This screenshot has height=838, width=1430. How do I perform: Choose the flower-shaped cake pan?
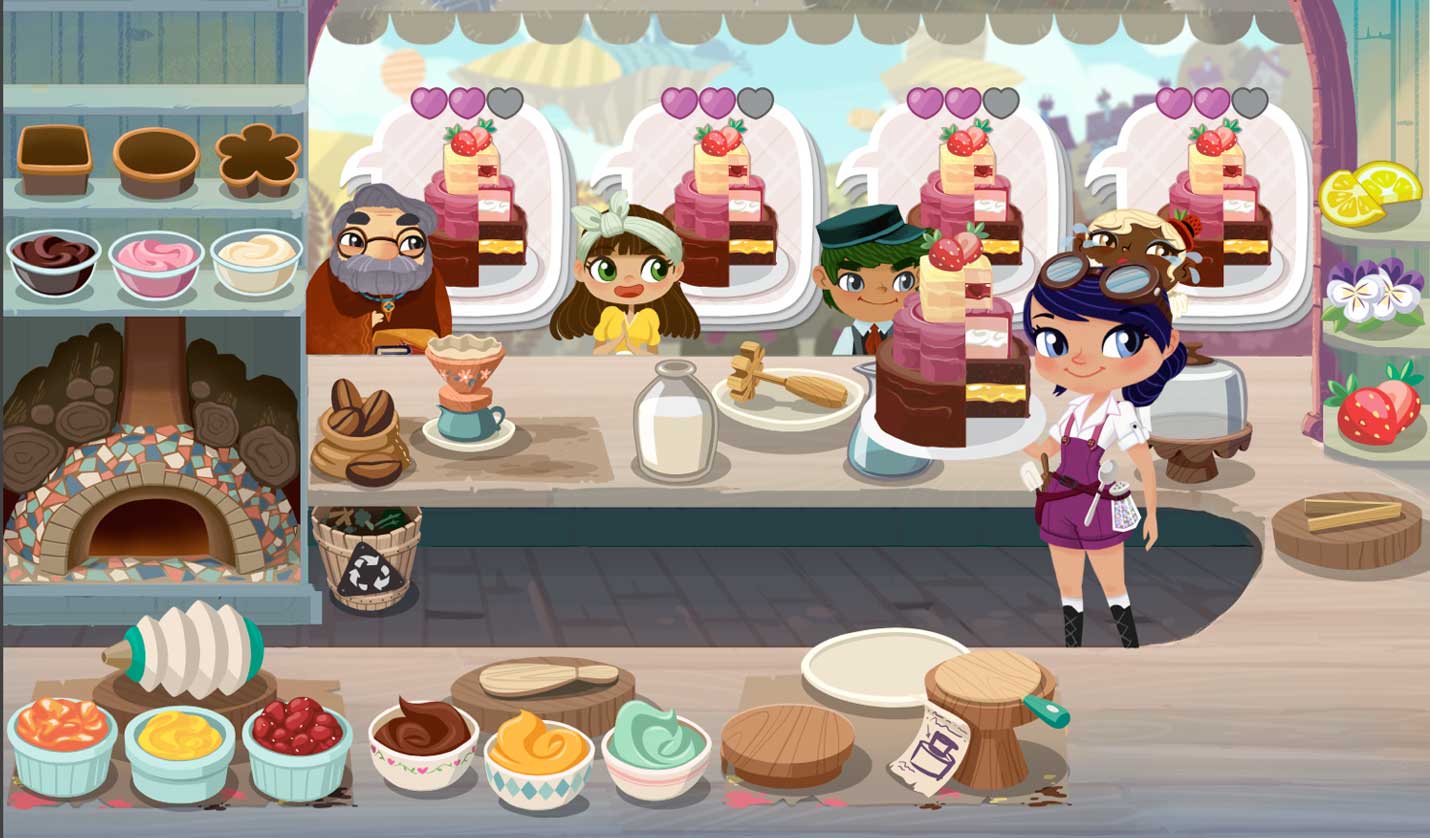[258, 160]
